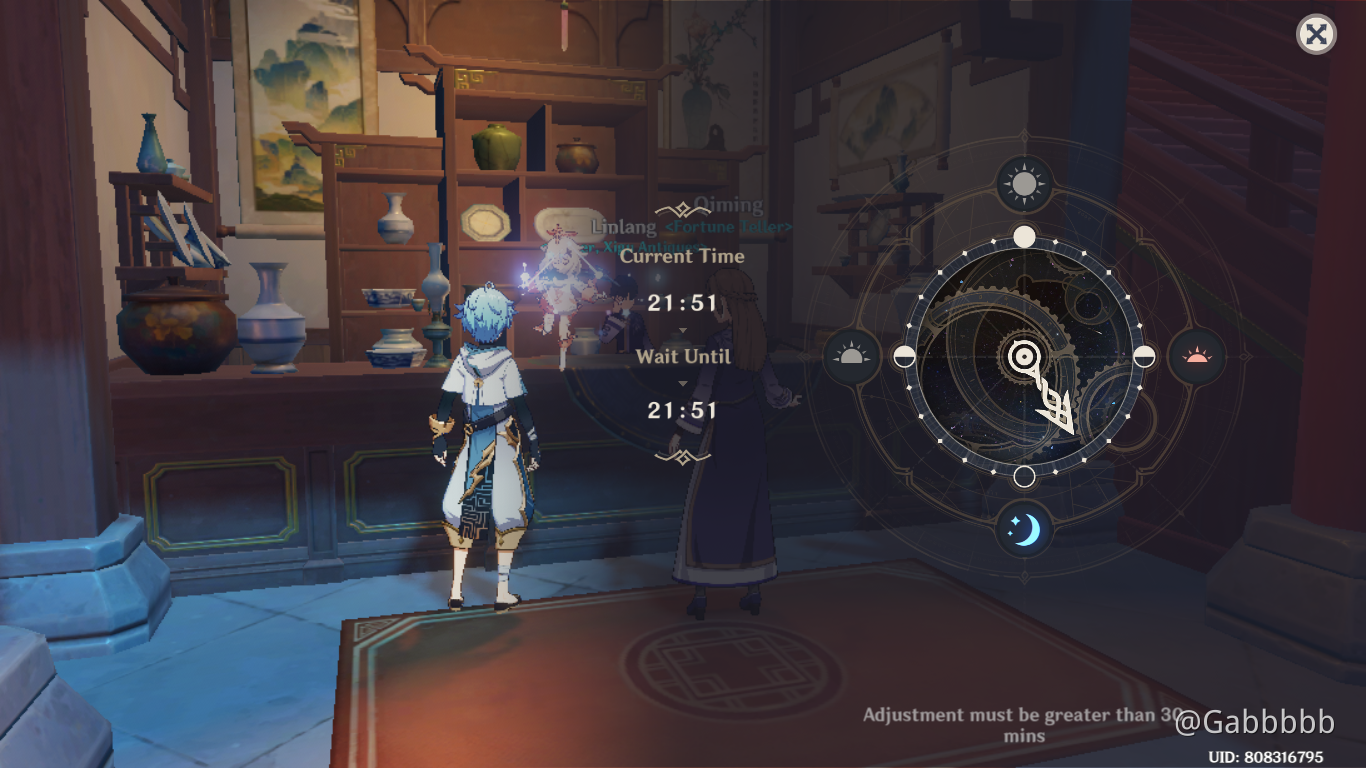Select the right half-moon phase marker
This screenshot has width=1366, height=768.
1143,355
